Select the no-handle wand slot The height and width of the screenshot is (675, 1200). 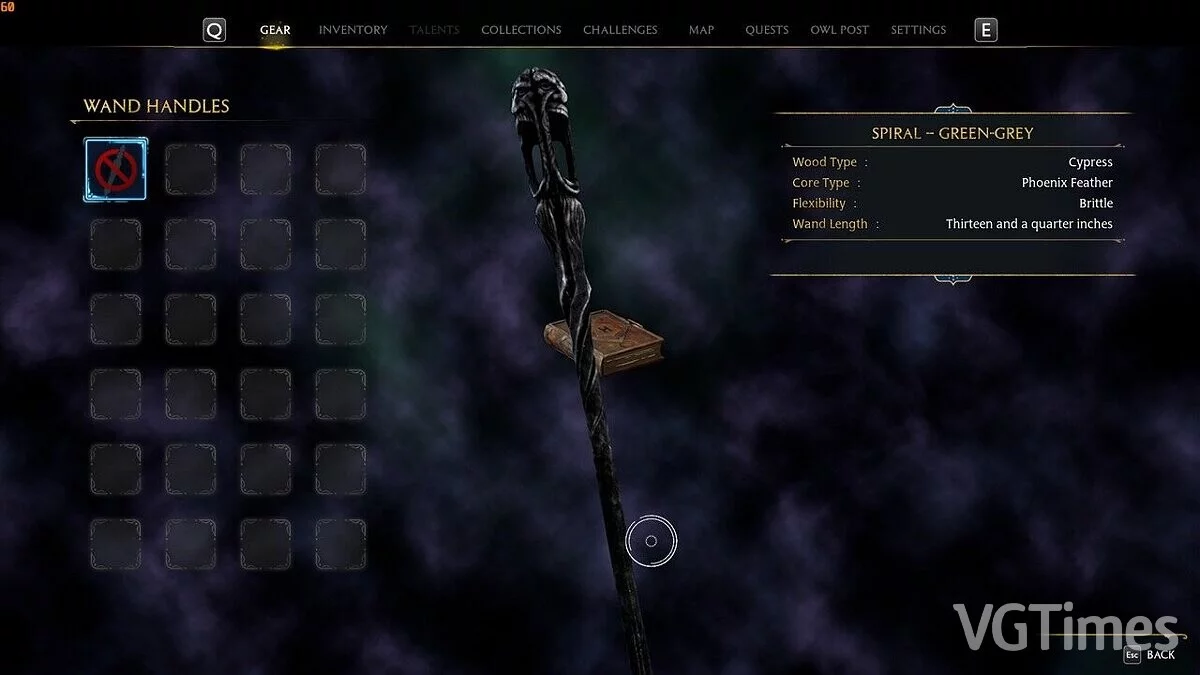(x=115, y=170)
